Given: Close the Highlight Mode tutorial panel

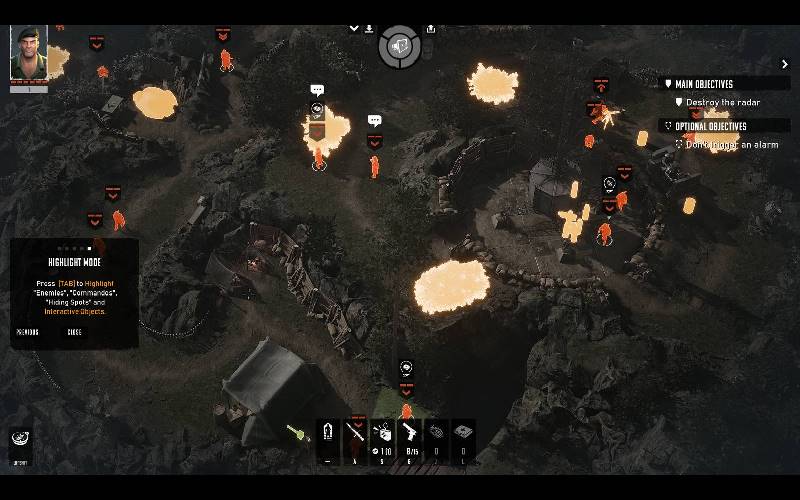Looking at the screenshot, I should click(75, 332).
